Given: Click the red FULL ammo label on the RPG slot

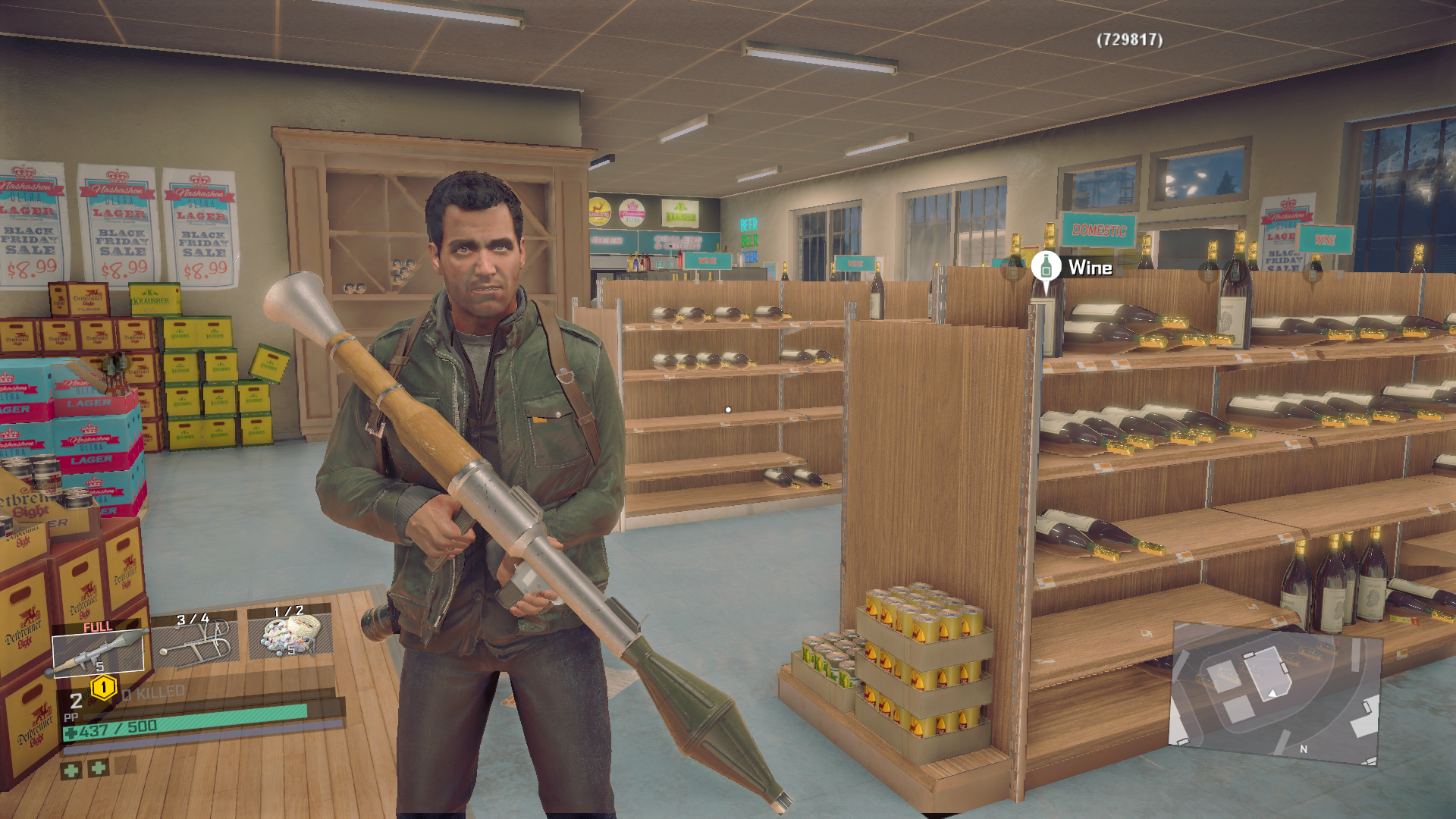Looking at the screenshot, I should click(98, 626).
